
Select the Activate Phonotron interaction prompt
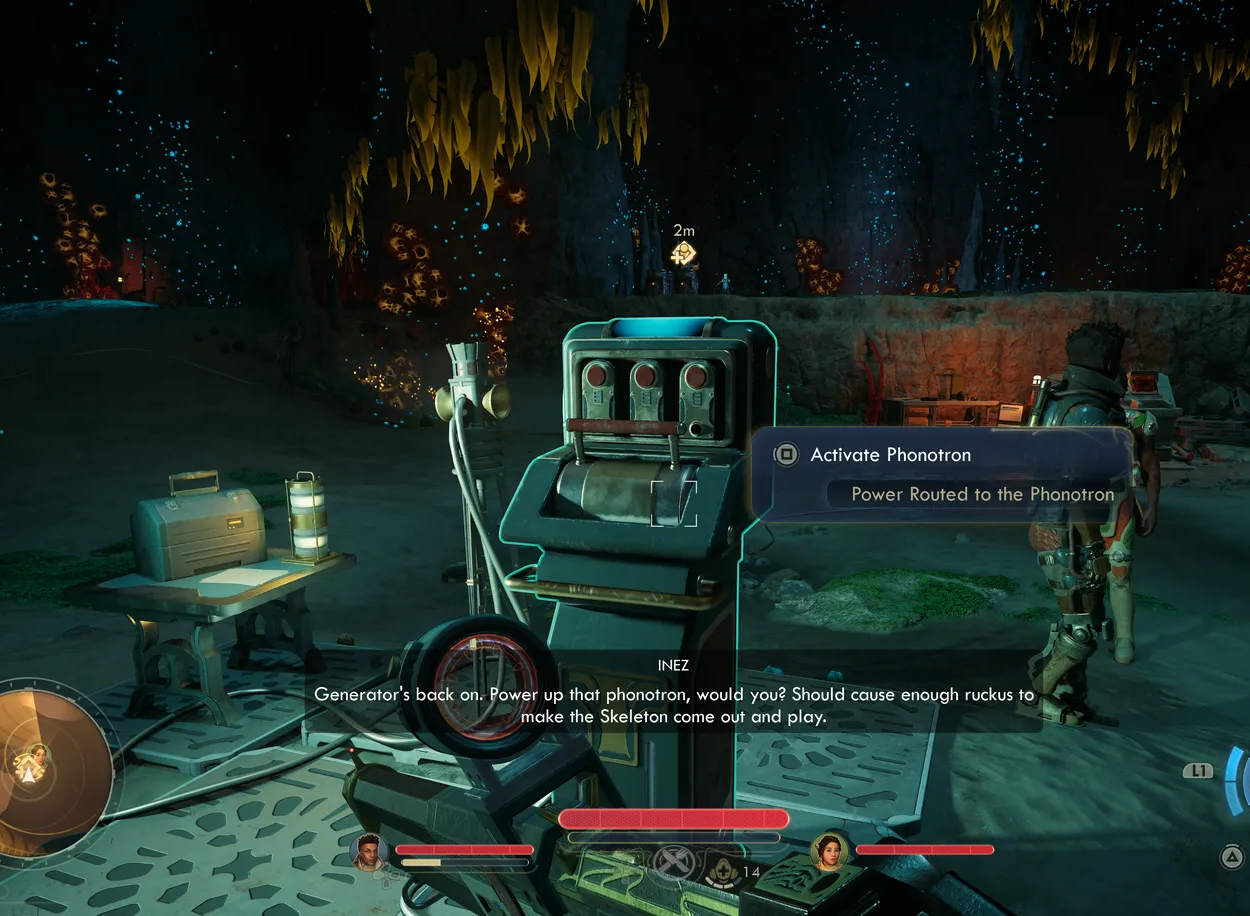tap(890, 455)
